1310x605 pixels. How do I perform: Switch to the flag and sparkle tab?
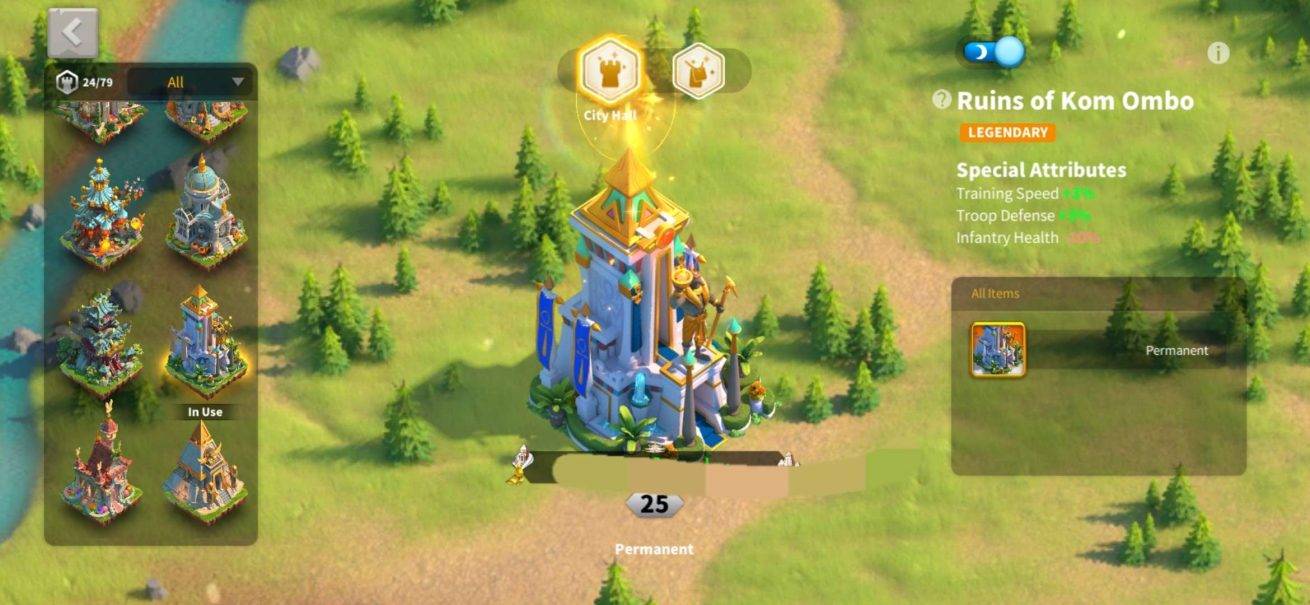click(698, 70)
